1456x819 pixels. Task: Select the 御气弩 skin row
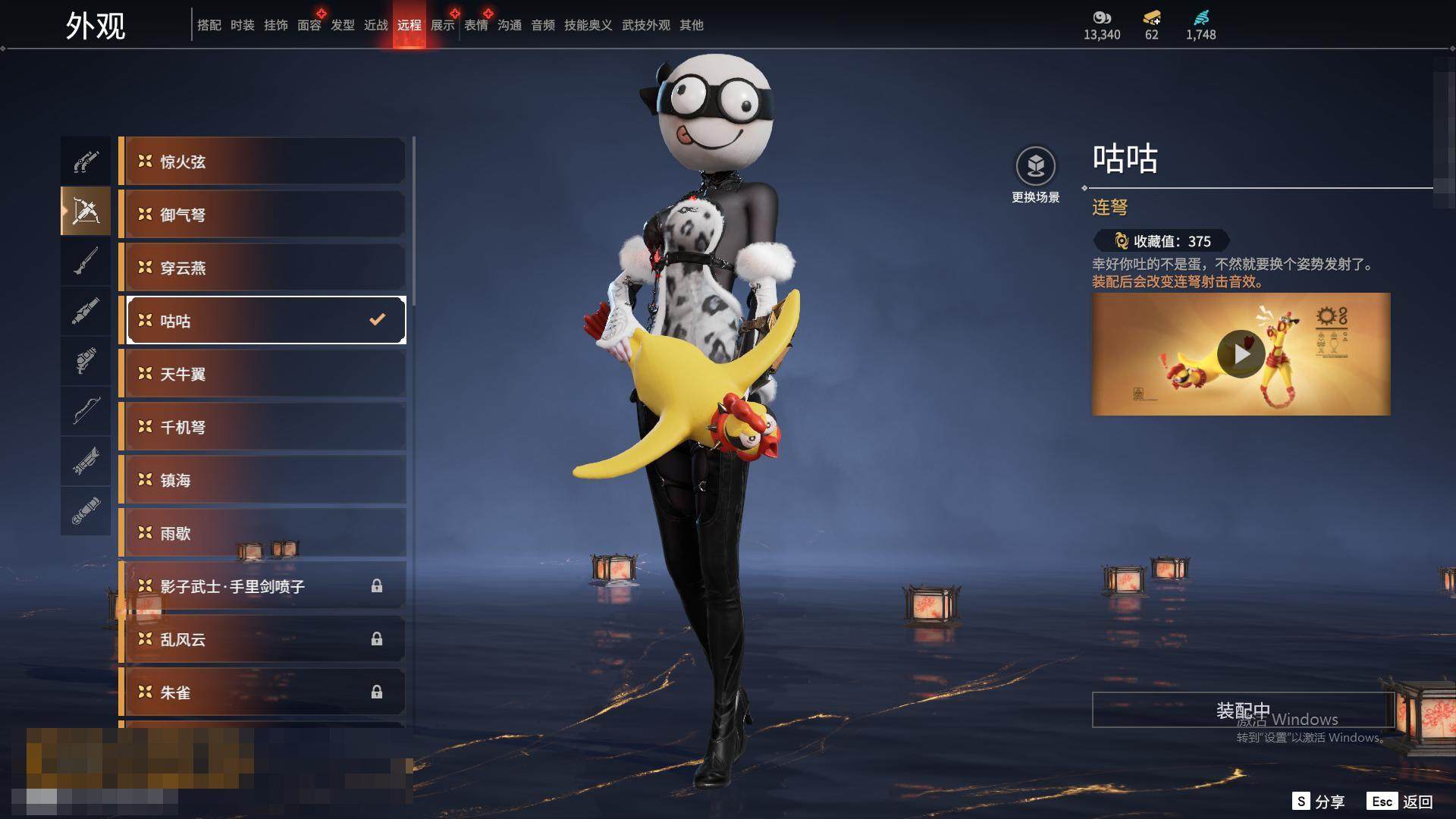point(262,215)
